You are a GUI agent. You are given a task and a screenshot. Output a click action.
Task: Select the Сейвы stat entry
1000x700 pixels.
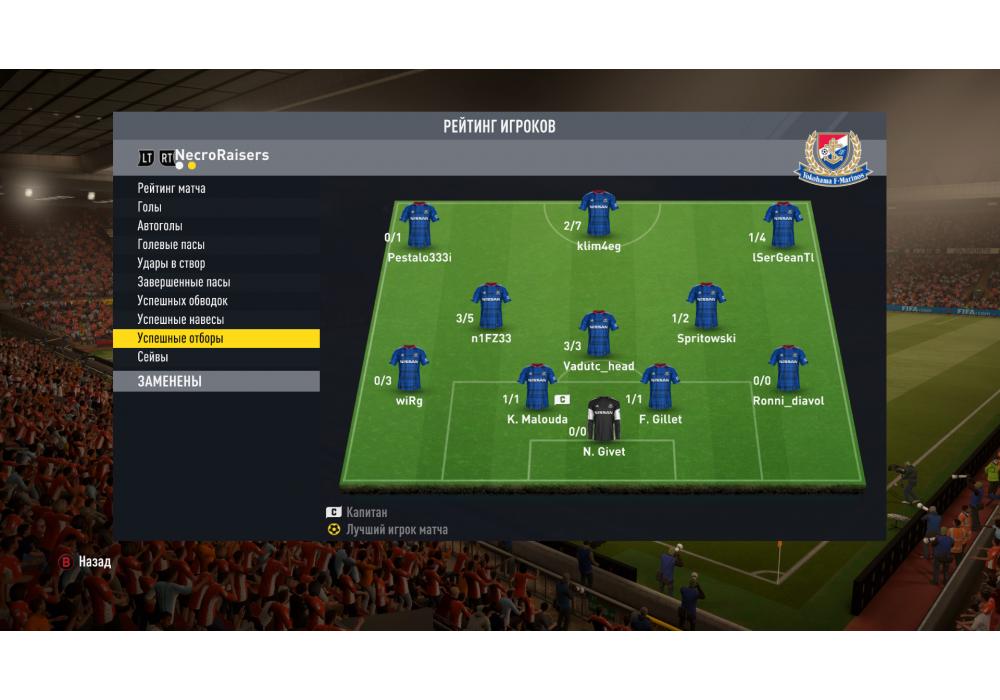pos(153,357)
